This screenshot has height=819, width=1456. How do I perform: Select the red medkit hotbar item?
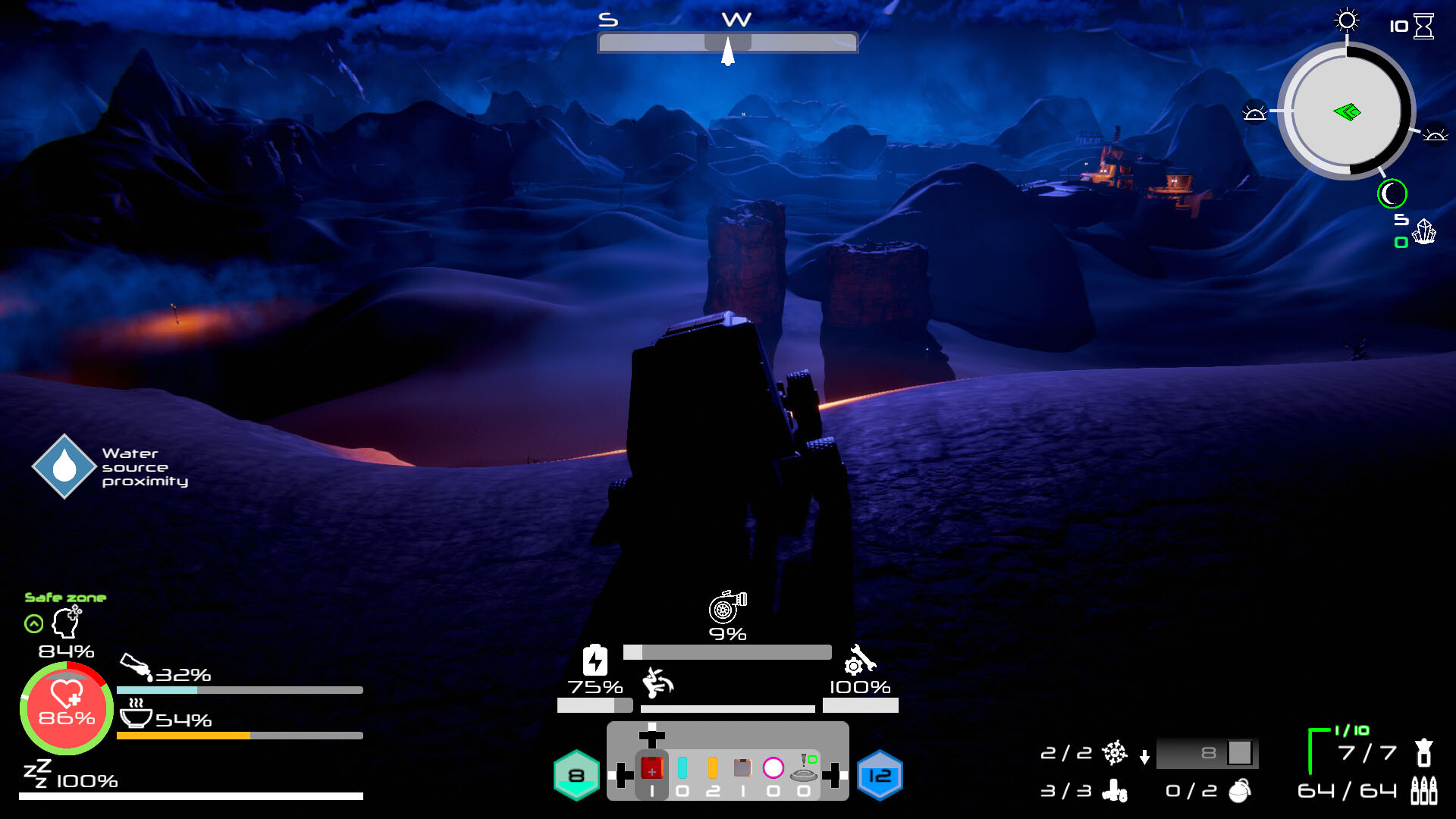point(651,767)
